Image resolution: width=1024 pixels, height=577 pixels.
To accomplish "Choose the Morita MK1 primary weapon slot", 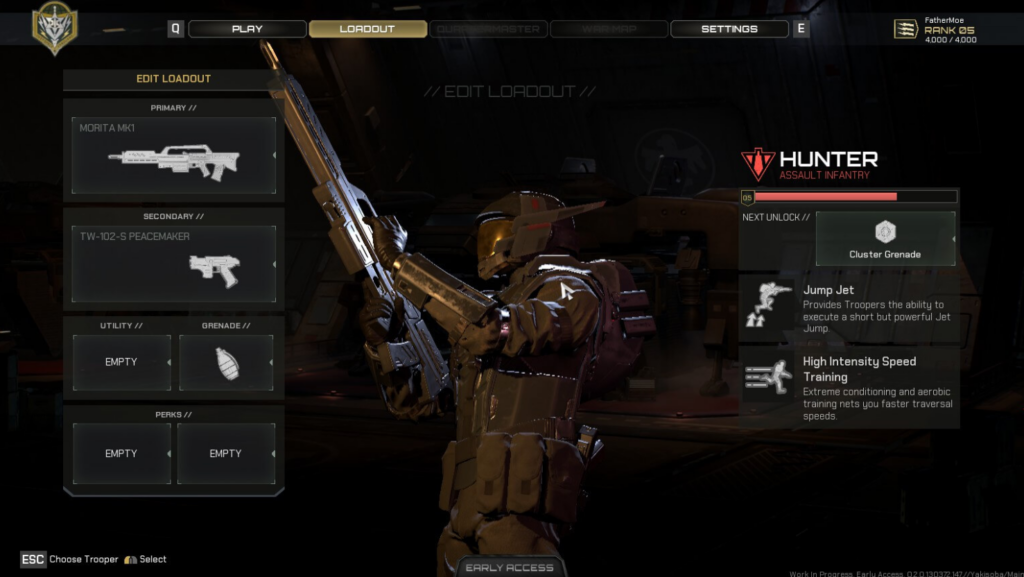I will pyautogui.click(x=174, y=156).
